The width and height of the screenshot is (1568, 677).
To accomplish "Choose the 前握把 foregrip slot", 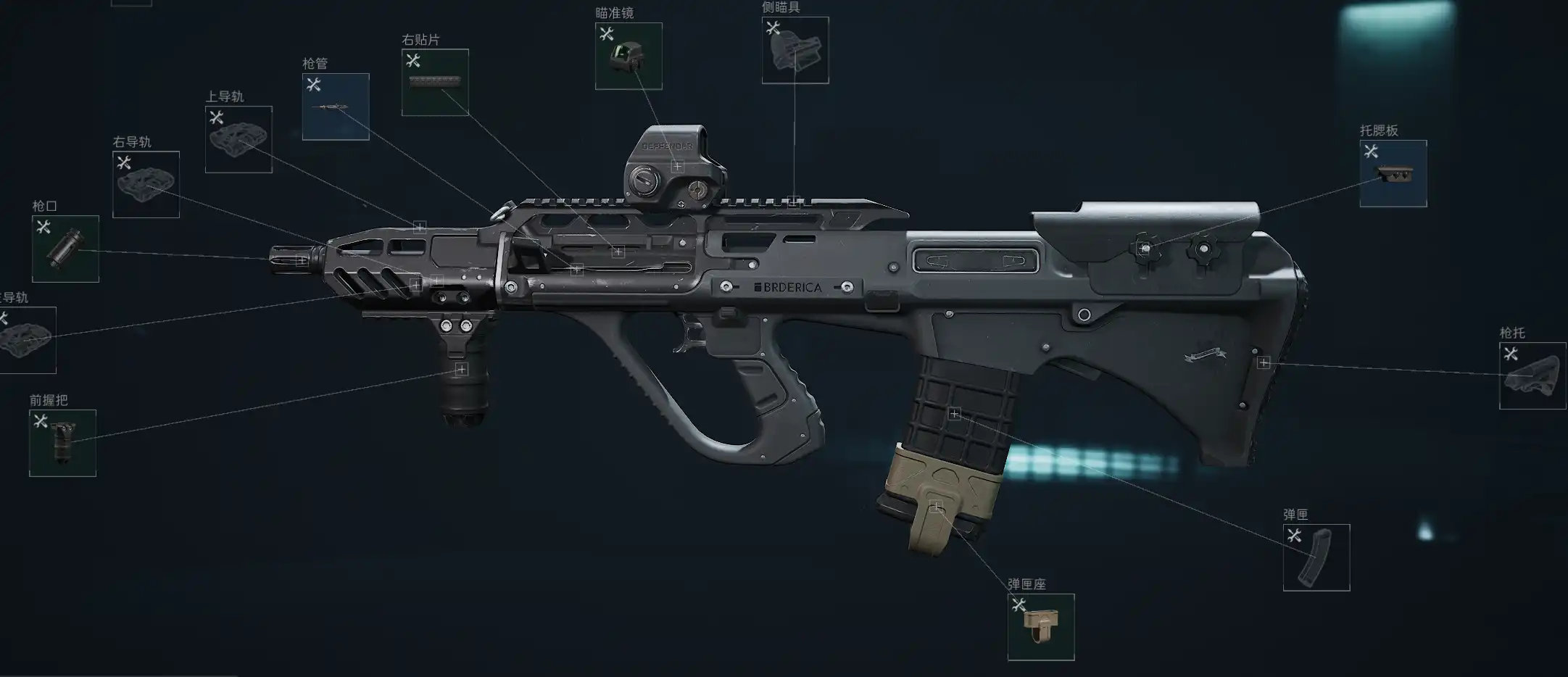I will tap(62, 443).
